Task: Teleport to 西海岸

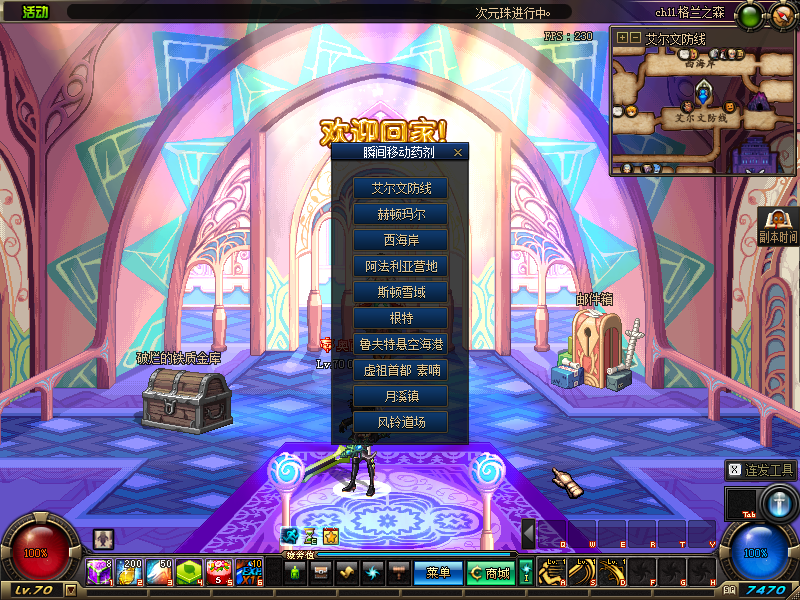Action: 400,240
